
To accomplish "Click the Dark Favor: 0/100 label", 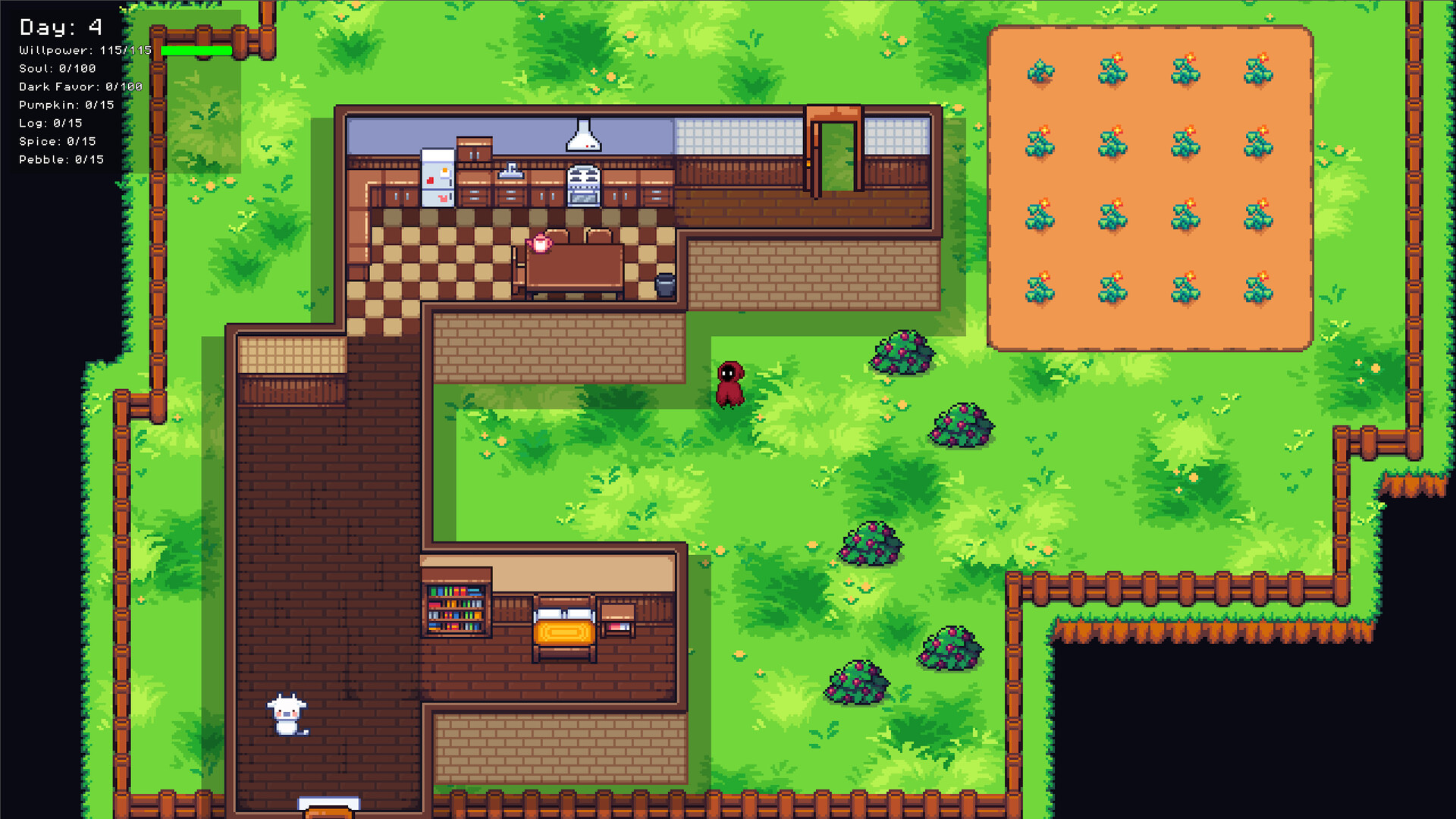I will coord(79,86).
